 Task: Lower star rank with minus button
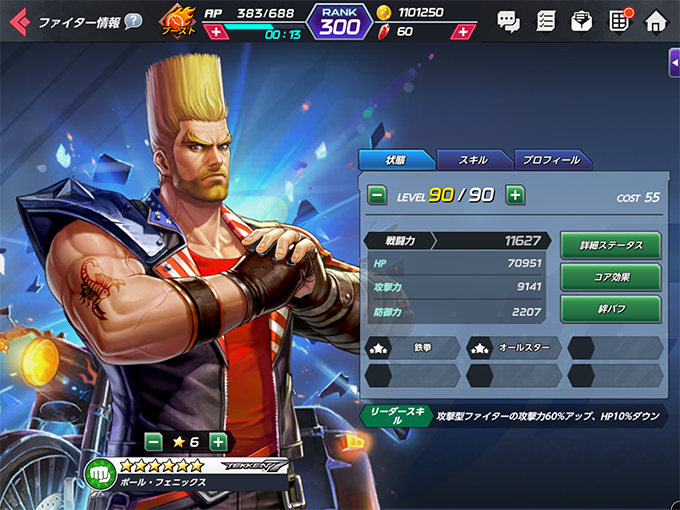153,441
